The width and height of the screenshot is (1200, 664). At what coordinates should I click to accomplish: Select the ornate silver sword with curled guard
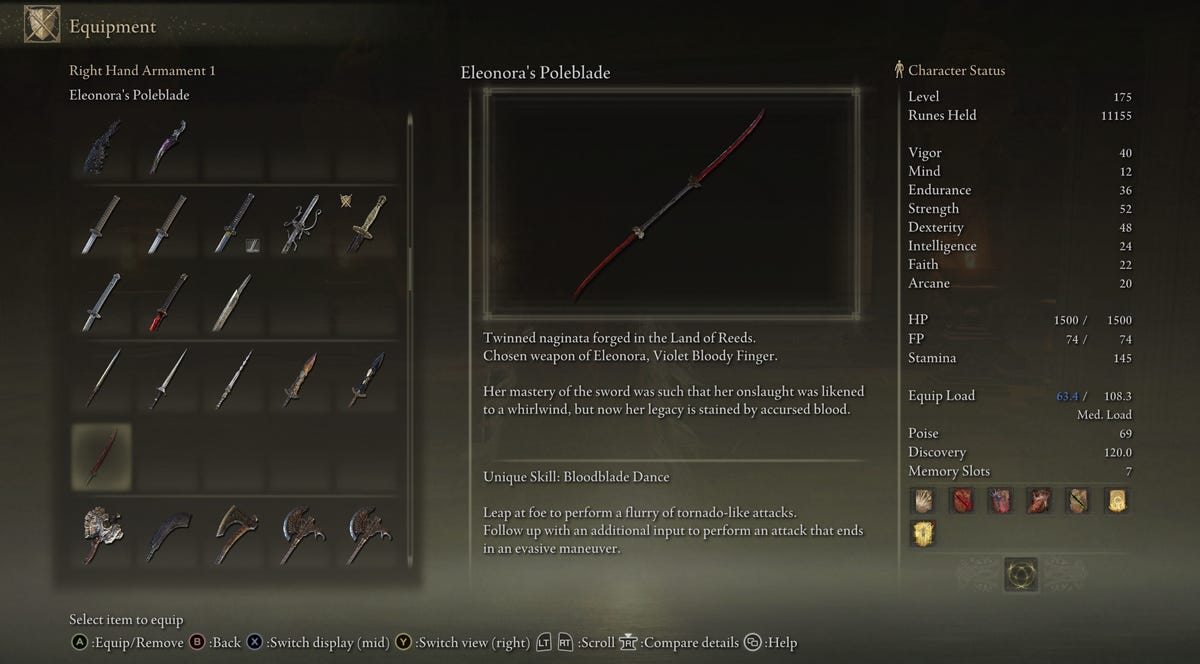[300, 225]
